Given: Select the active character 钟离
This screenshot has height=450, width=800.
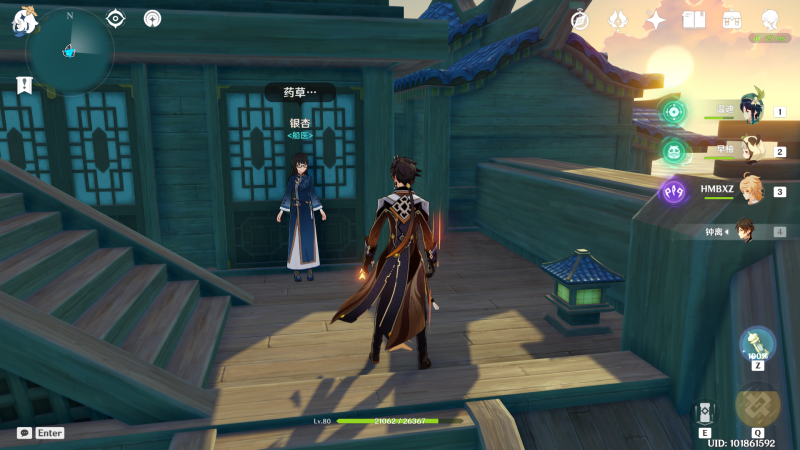Looking at the screenshot, I should (746, 231).
